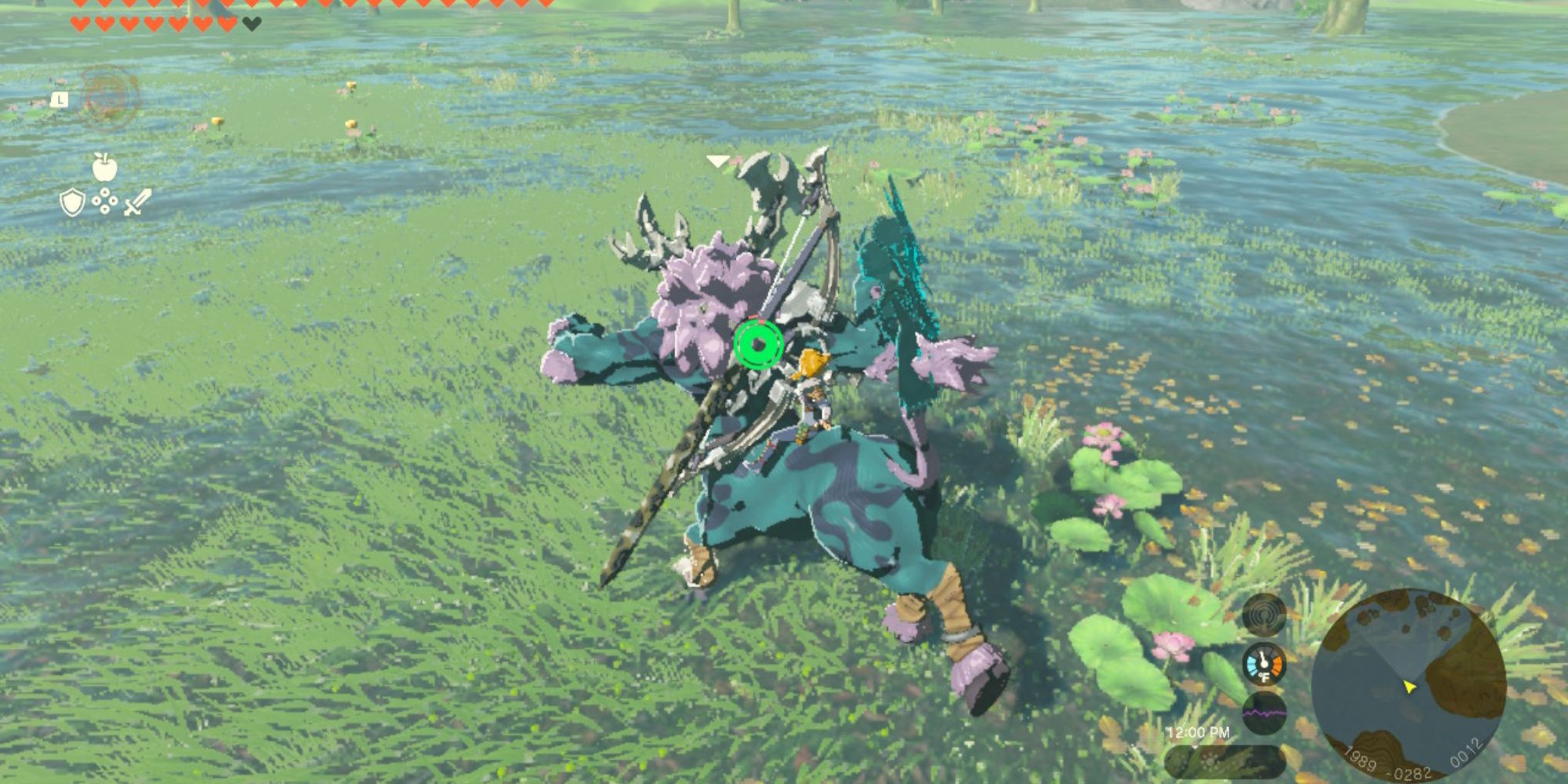
Task: Click the yellow player arrow on the minimap
Action: pos(1410,688)
